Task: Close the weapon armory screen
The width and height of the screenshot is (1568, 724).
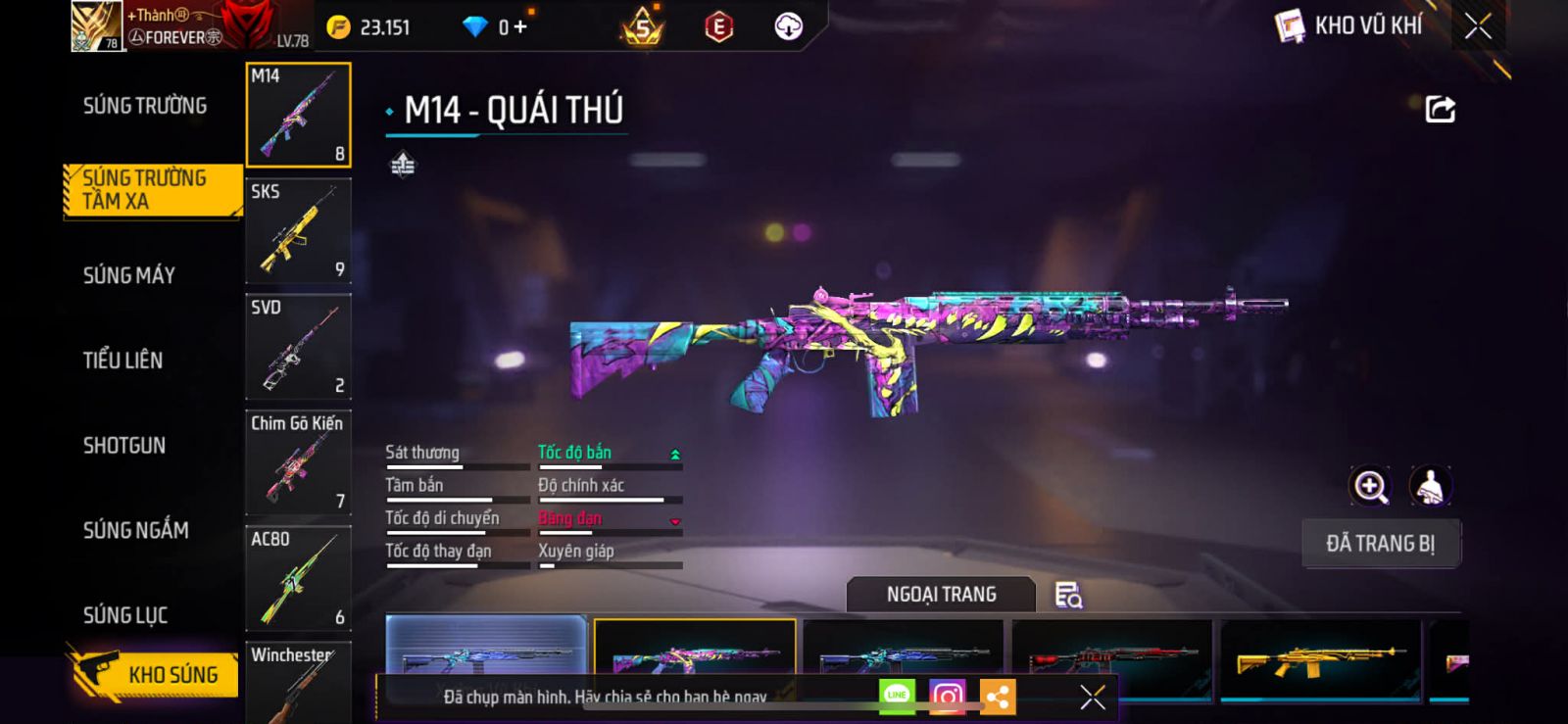Action: (x=1478, y=26)
